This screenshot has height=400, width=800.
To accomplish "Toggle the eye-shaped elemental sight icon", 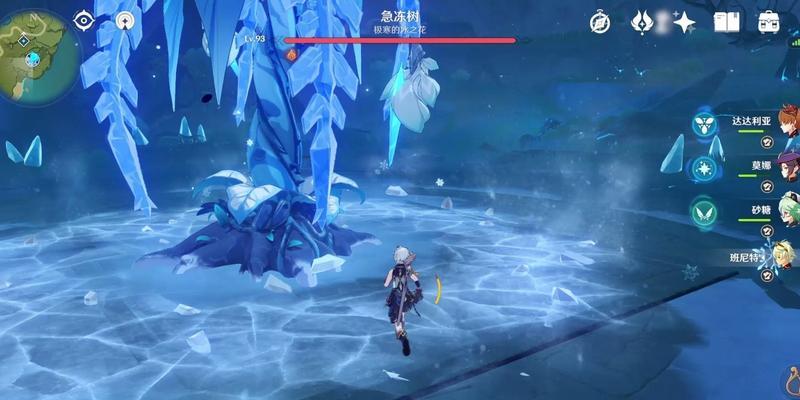I will click(x=83, y=19).
